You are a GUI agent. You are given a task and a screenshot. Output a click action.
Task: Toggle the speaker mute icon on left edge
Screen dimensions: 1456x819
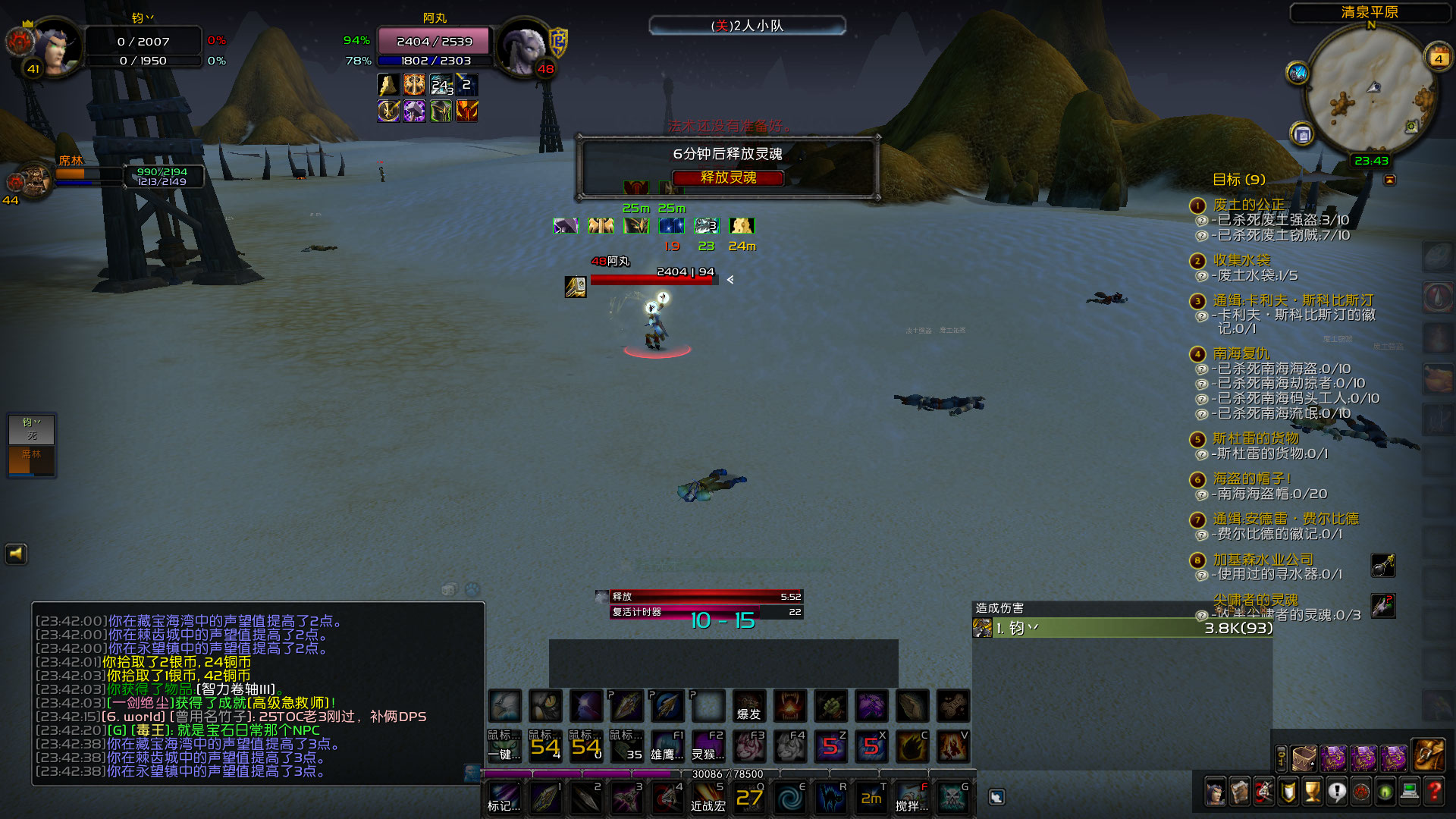tap(15, 554)
